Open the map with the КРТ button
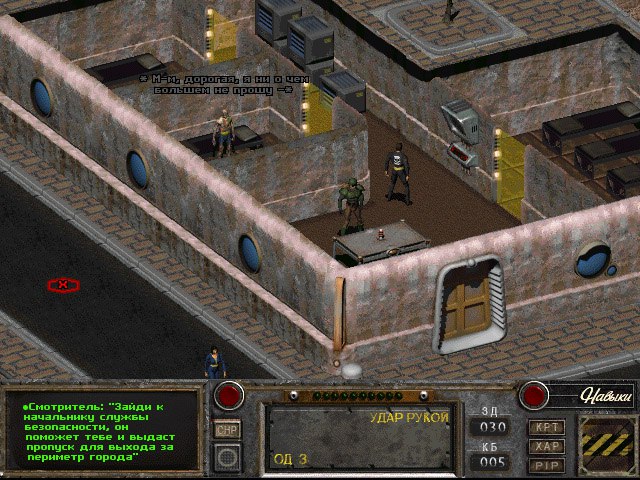This screenshot has width=640, height=480. coord(547,427)
